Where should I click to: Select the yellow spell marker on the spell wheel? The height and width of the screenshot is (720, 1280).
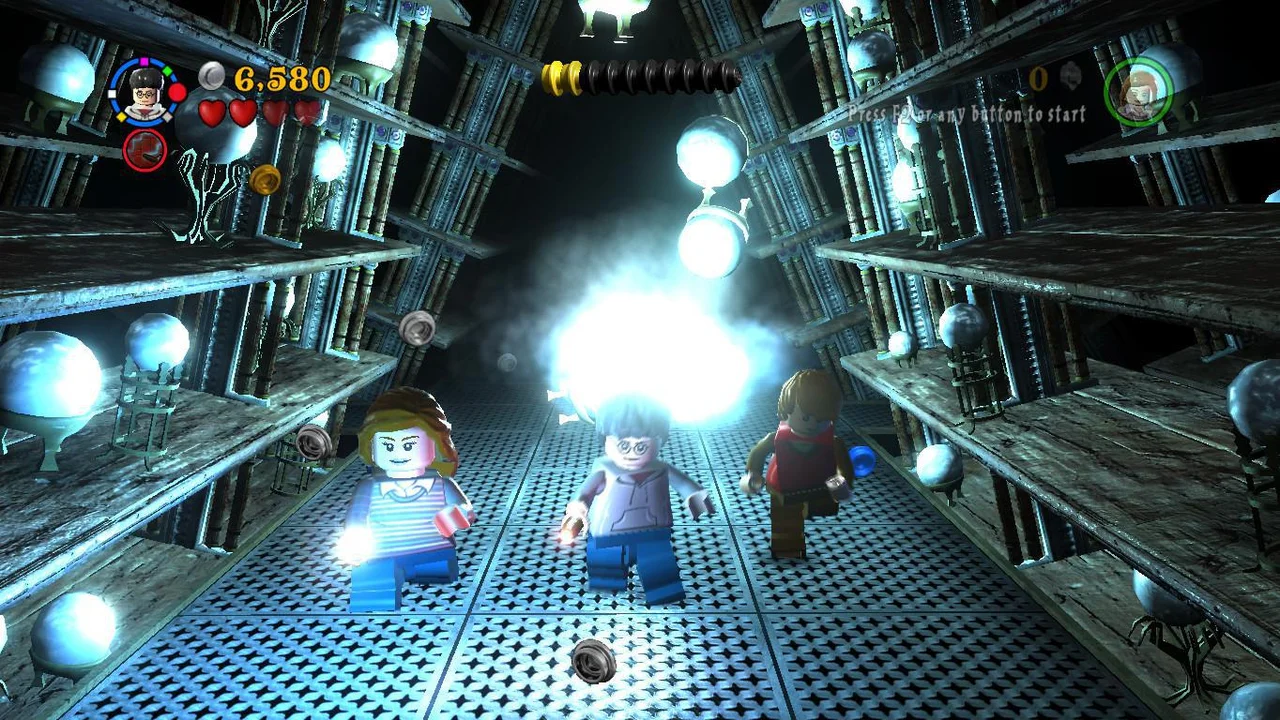pos(121,116)
